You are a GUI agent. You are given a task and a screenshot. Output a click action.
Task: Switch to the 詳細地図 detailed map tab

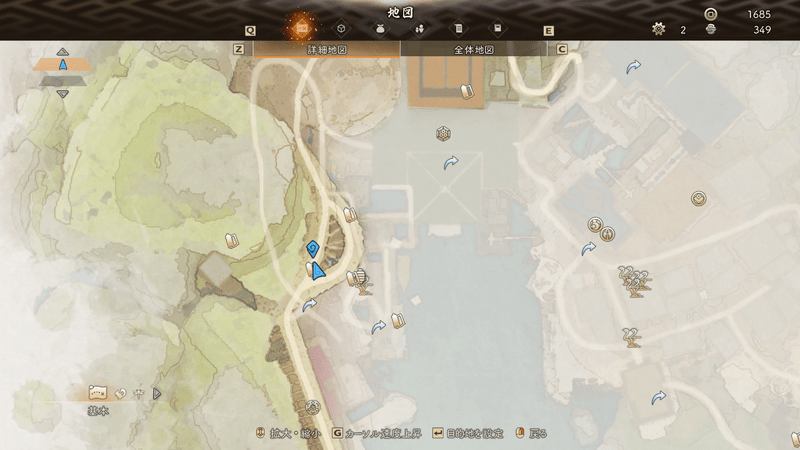(x=326, y=48)
